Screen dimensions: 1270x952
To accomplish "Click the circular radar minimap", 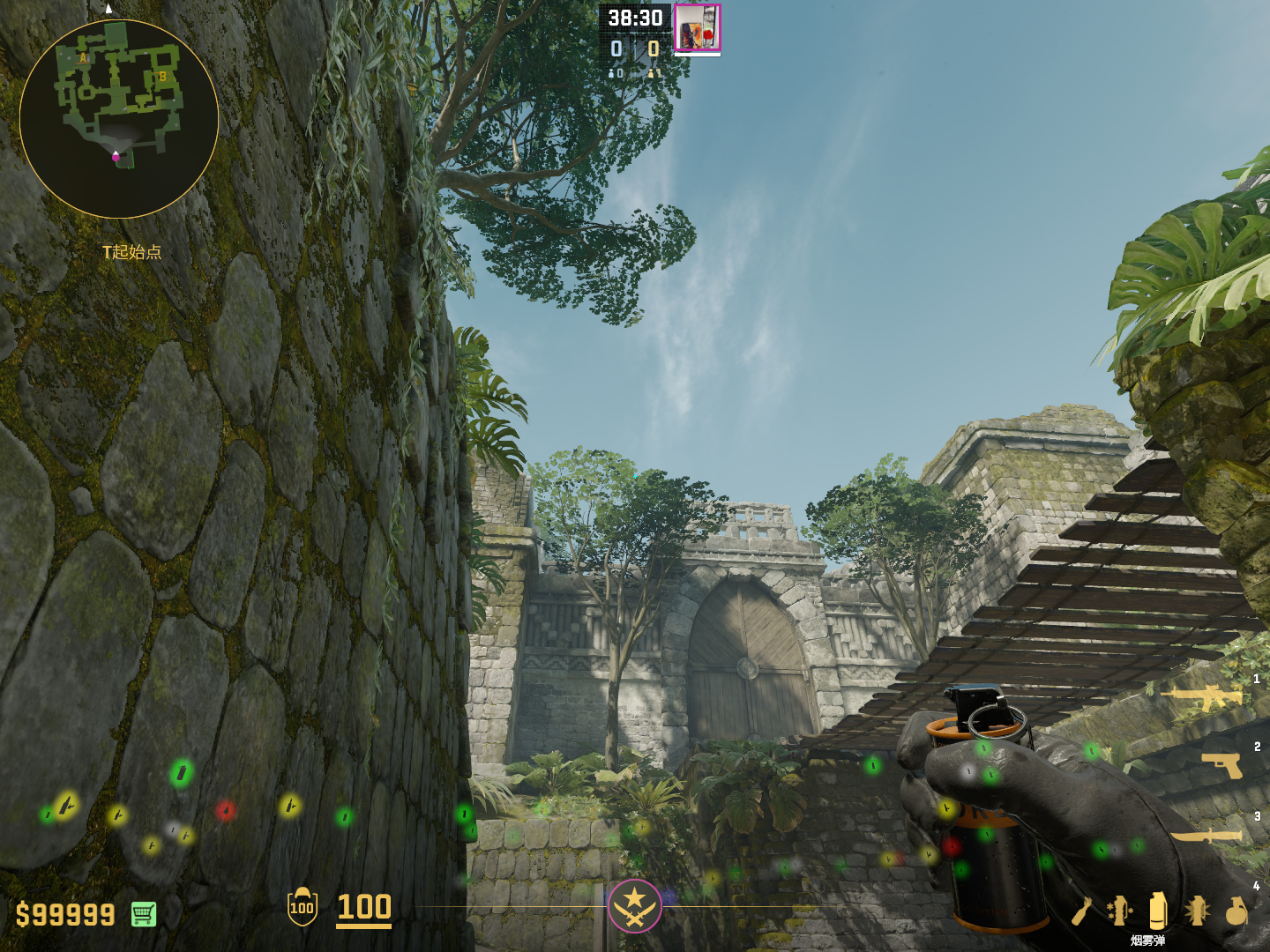I will (x=119, y=119).
